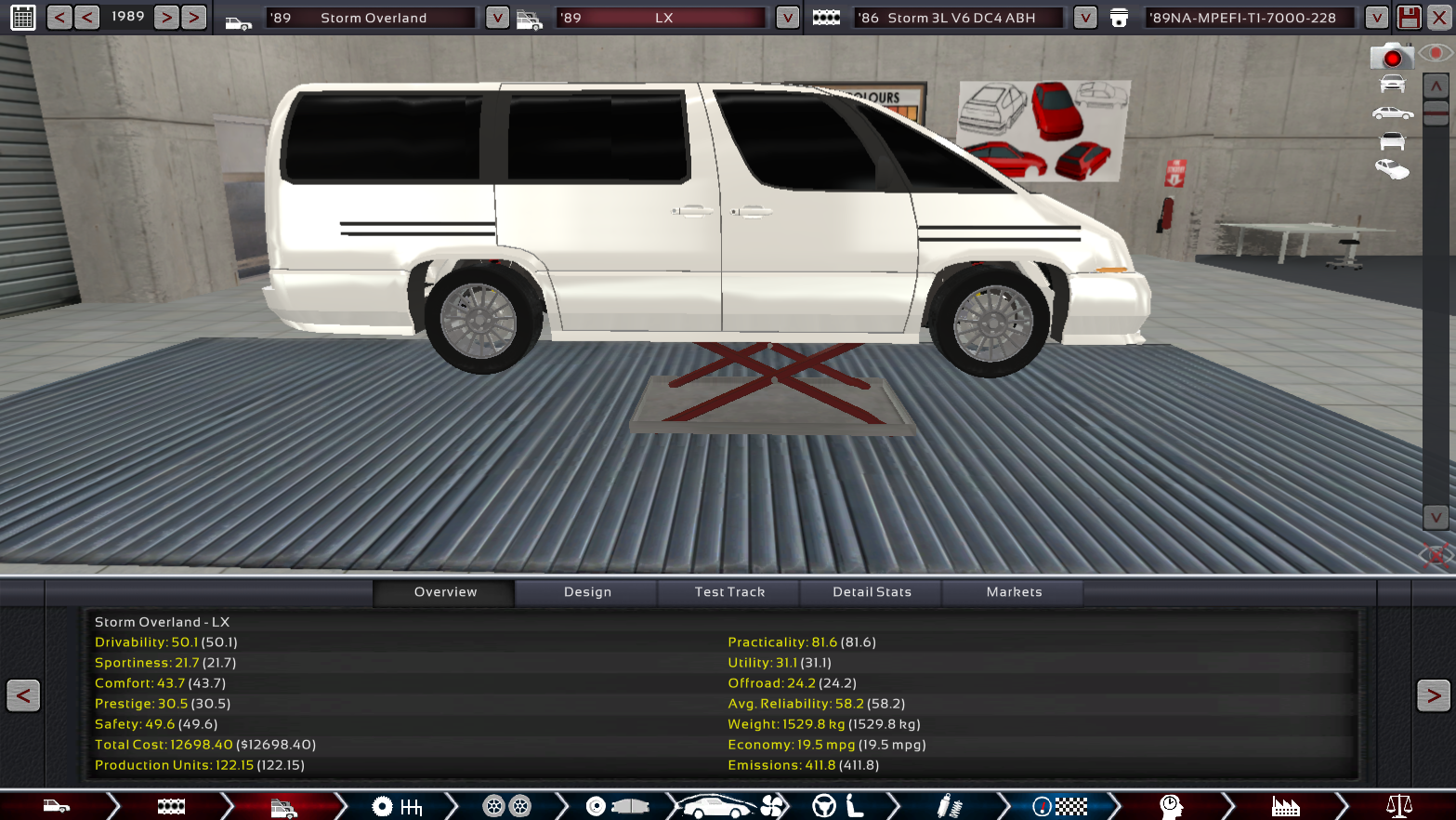Switch to the rear view of the car

1392,141
